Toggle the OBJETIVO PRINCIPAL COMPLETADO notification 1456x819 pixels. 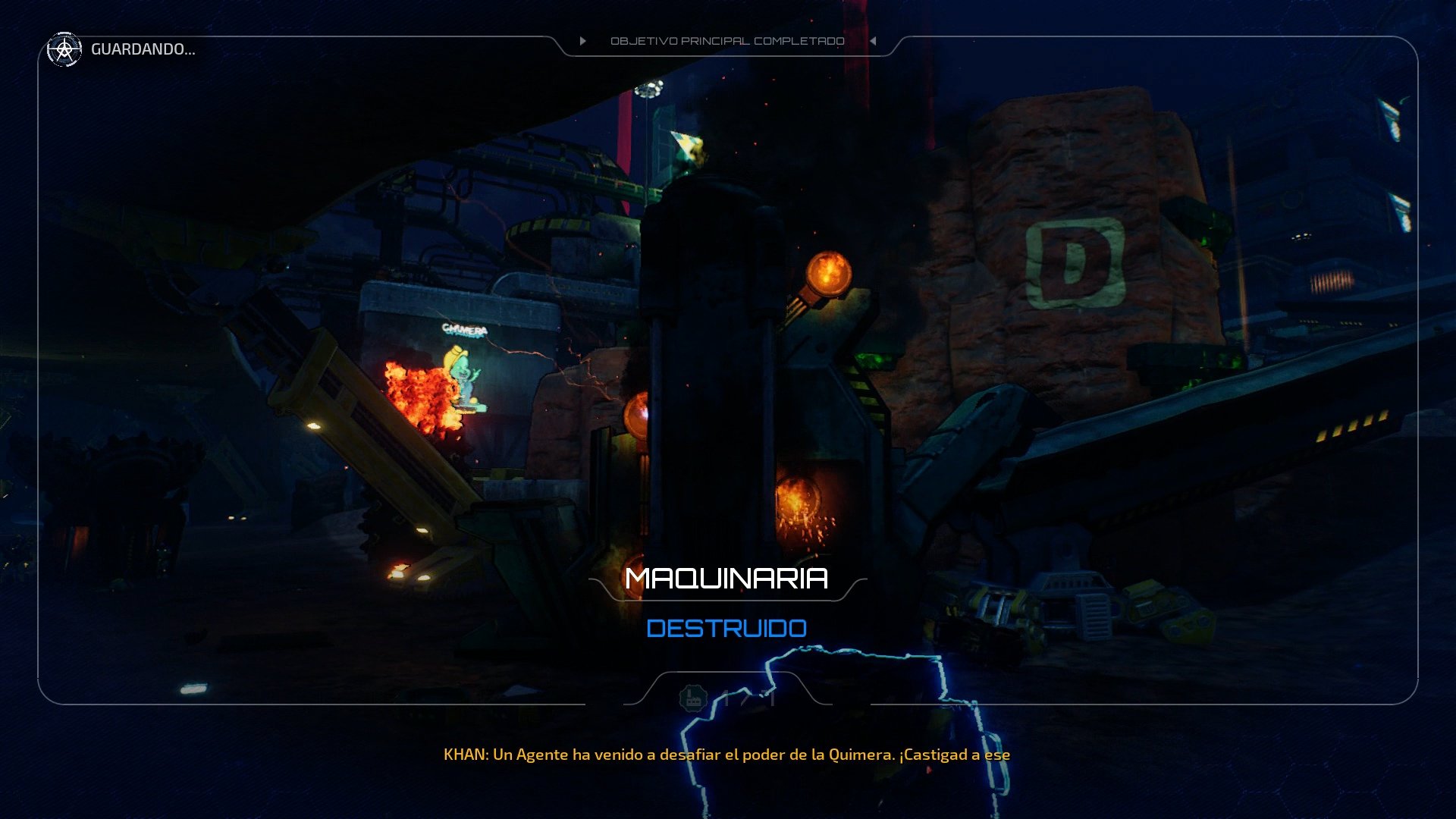728,41
